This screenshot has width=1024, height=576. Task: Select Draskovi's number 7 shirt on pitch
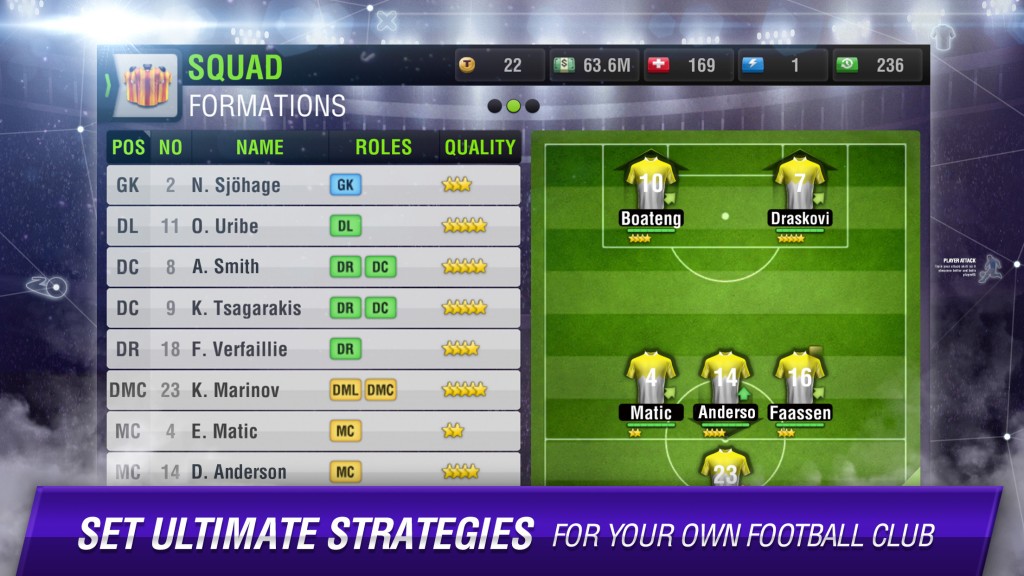800,182
